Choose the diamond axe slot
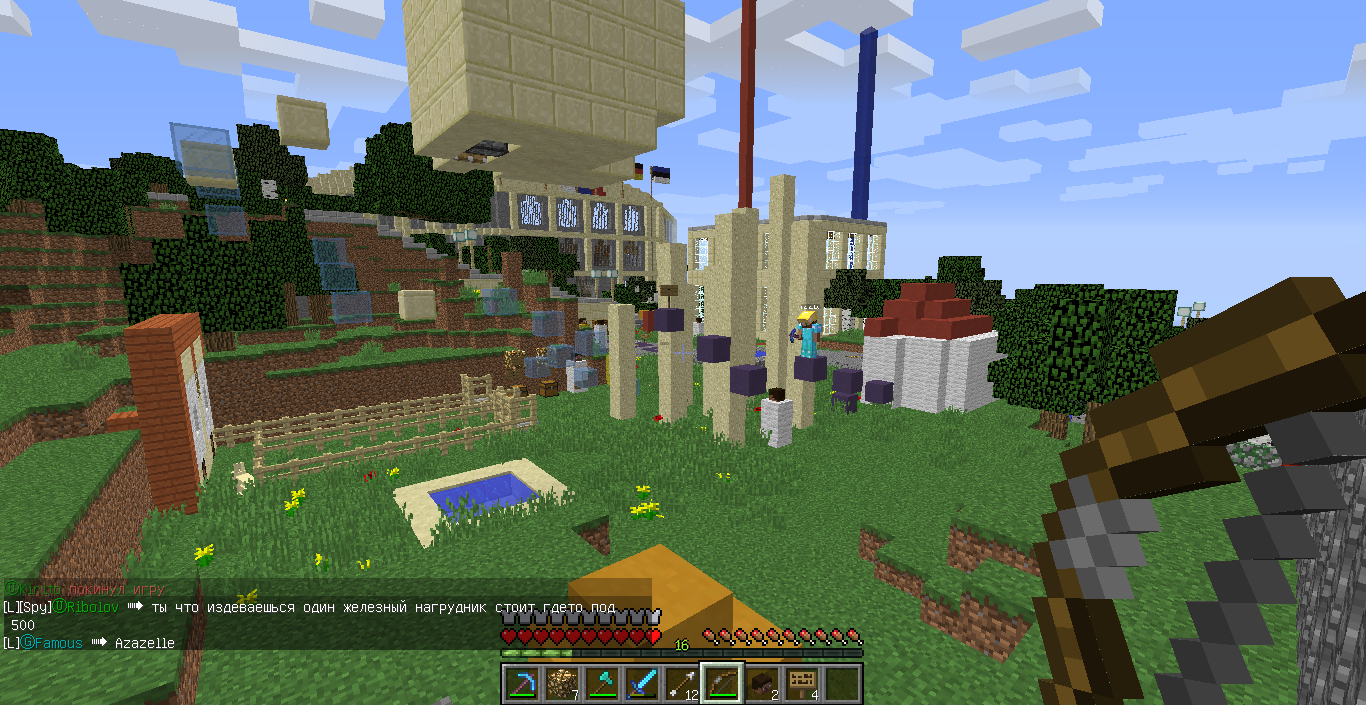The height and width of the screenshot is (705, 1366). point(601,684)
